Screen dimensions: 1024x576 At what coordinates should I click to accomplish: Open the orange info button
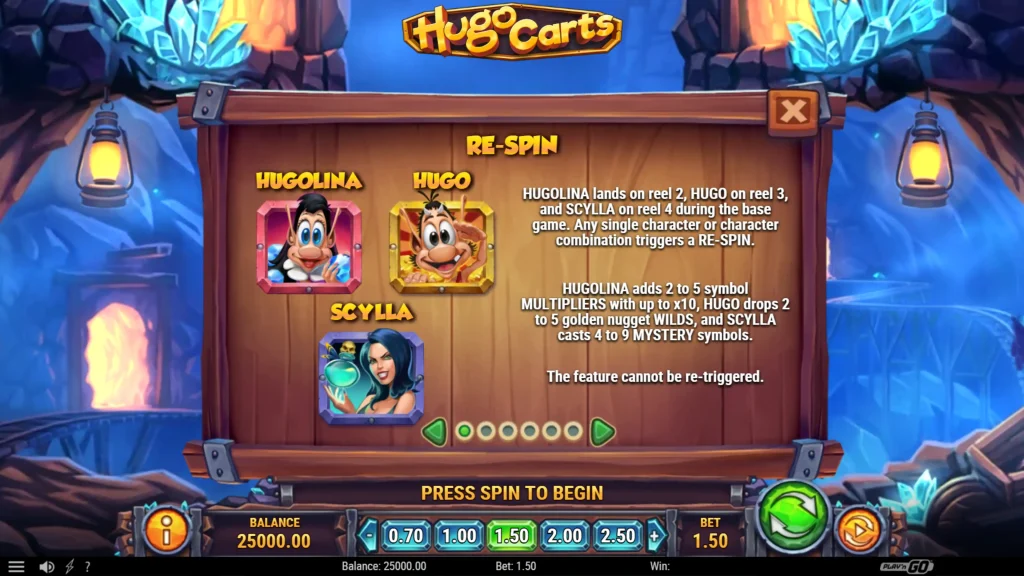(167, 531)
